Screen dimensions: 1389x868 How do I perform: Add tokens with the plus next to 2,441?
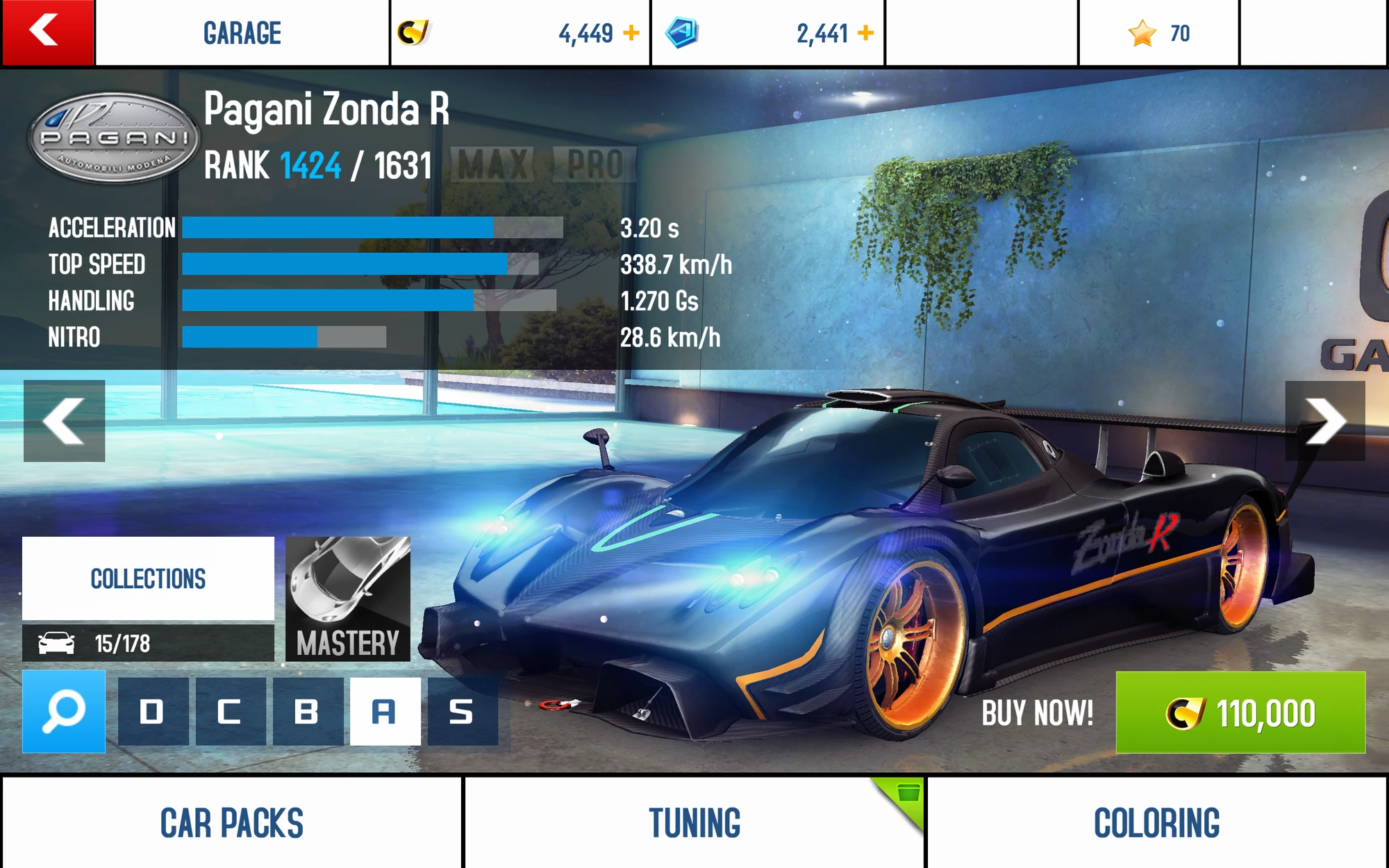pos(866,31)
